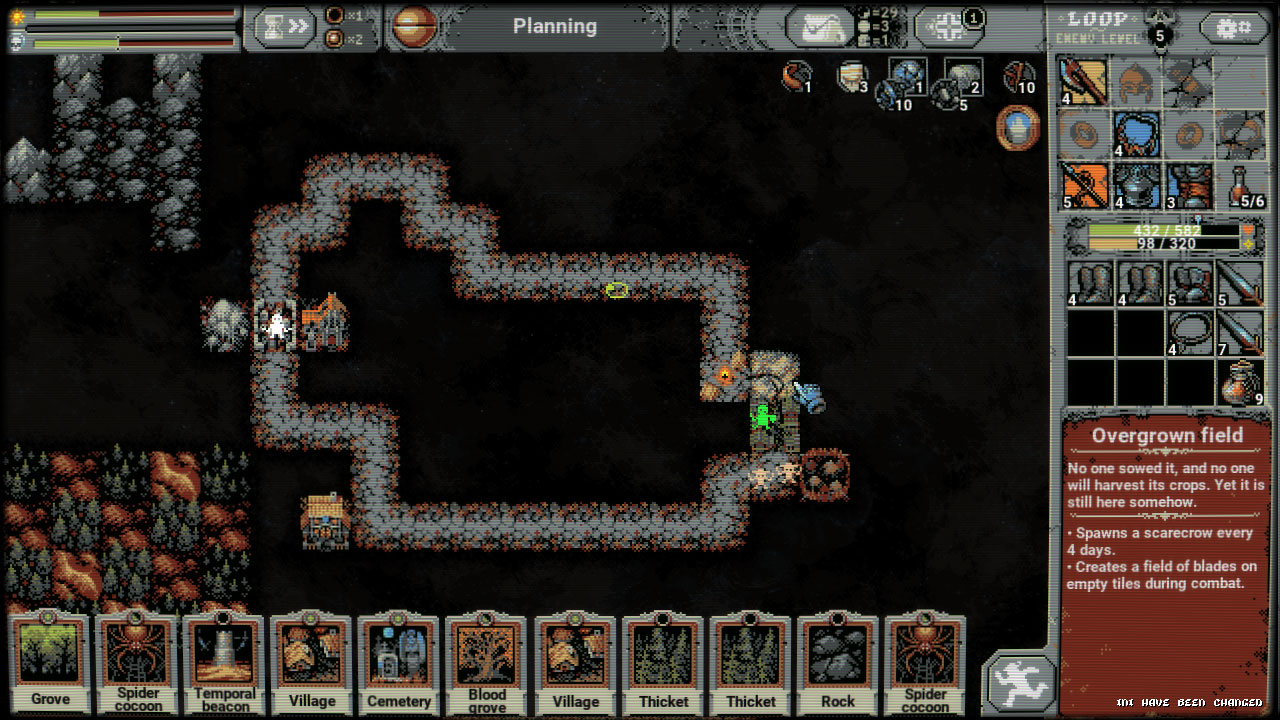Select the level 5 sword in inventory

tap(1241, 284)
